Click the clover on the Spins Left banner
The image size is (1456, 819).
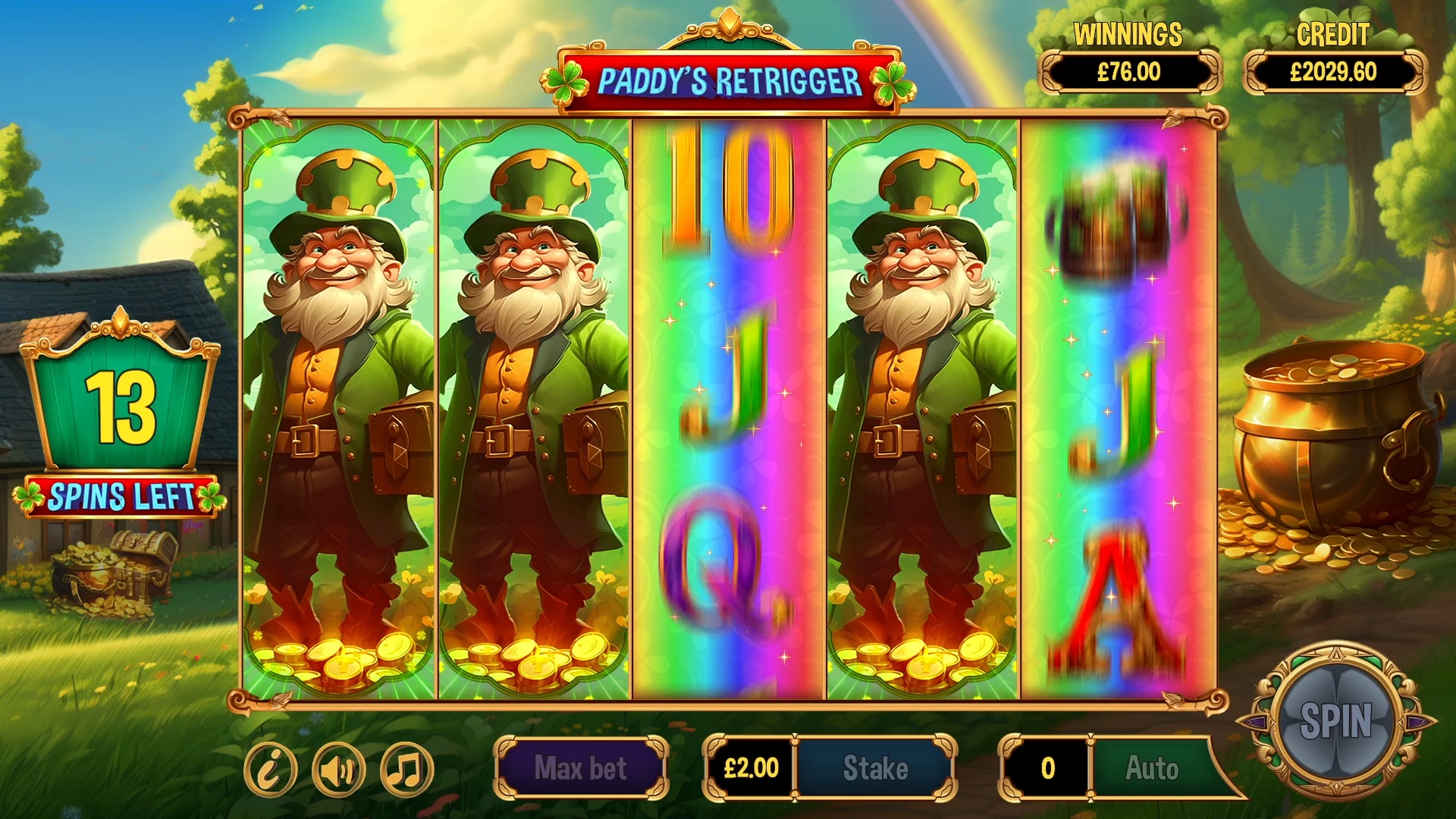30,499
